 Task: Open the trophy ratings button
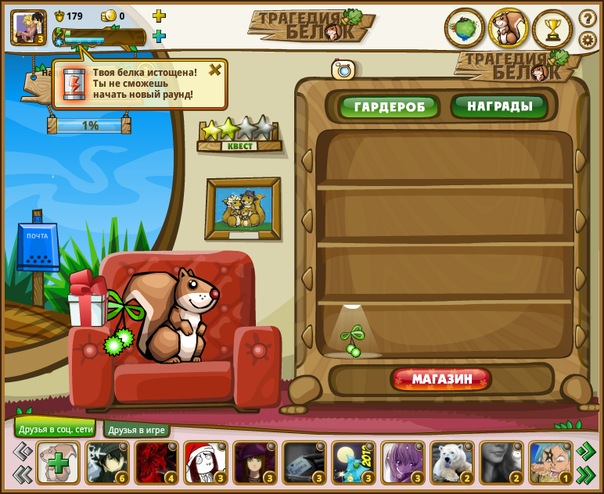pos(552,28)
